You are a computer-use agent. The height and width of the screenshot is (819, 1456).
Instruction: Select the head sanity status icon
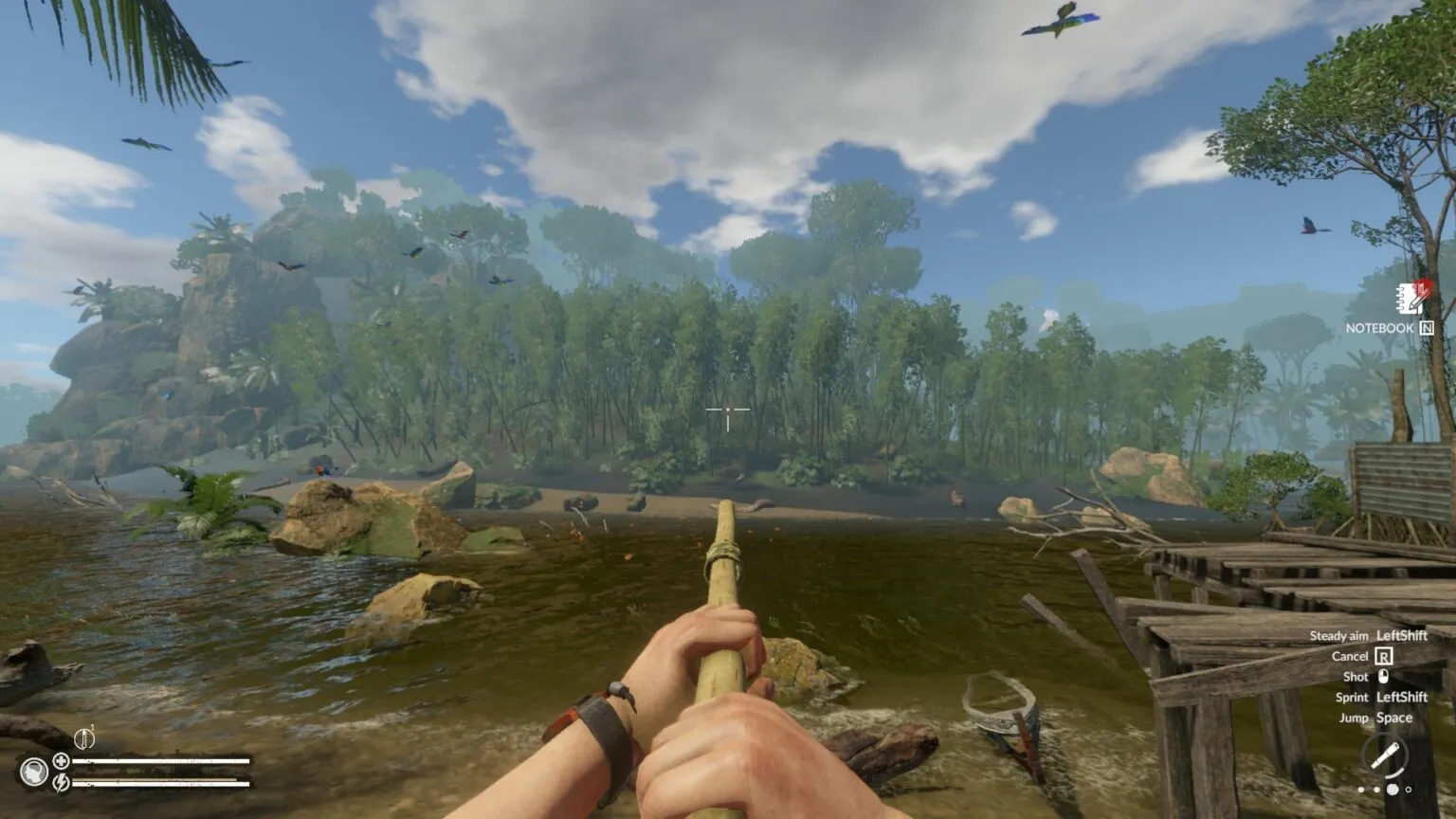[x=34, y=772]
